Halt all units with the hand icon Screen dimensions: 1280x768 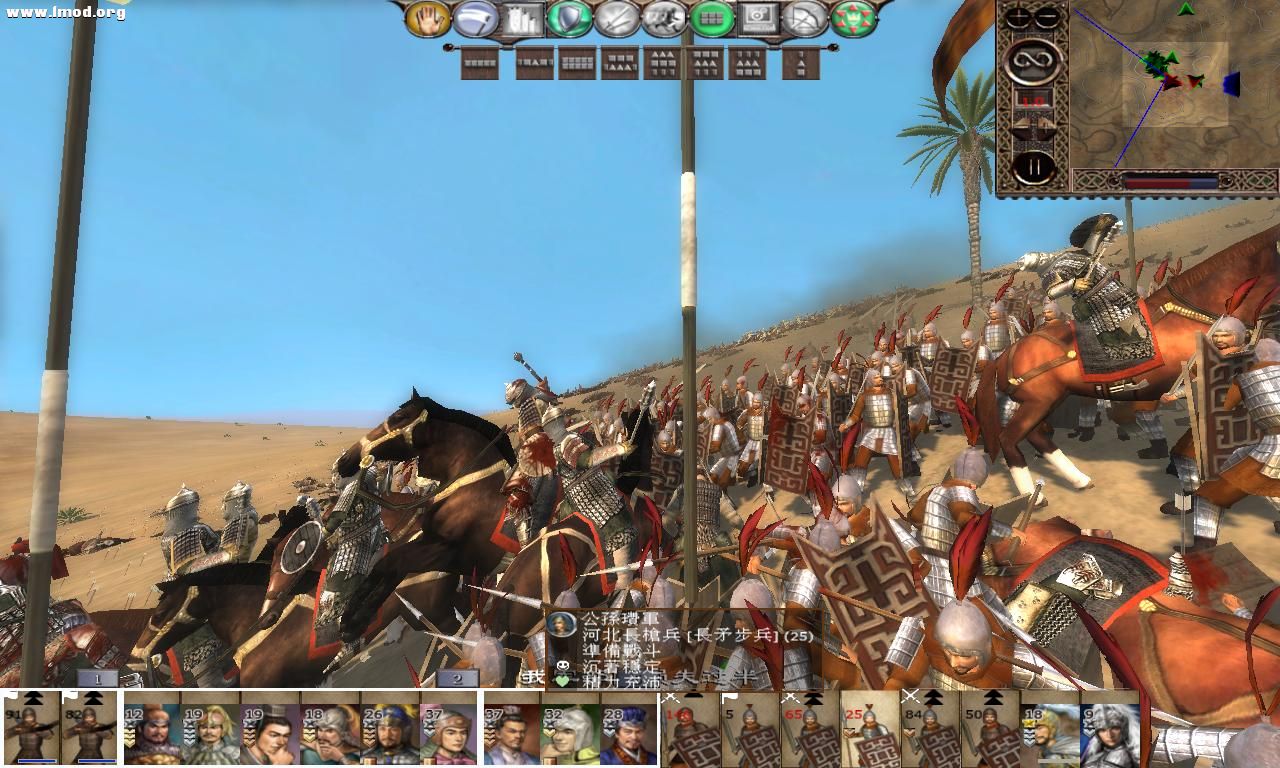tap(428, 18)
